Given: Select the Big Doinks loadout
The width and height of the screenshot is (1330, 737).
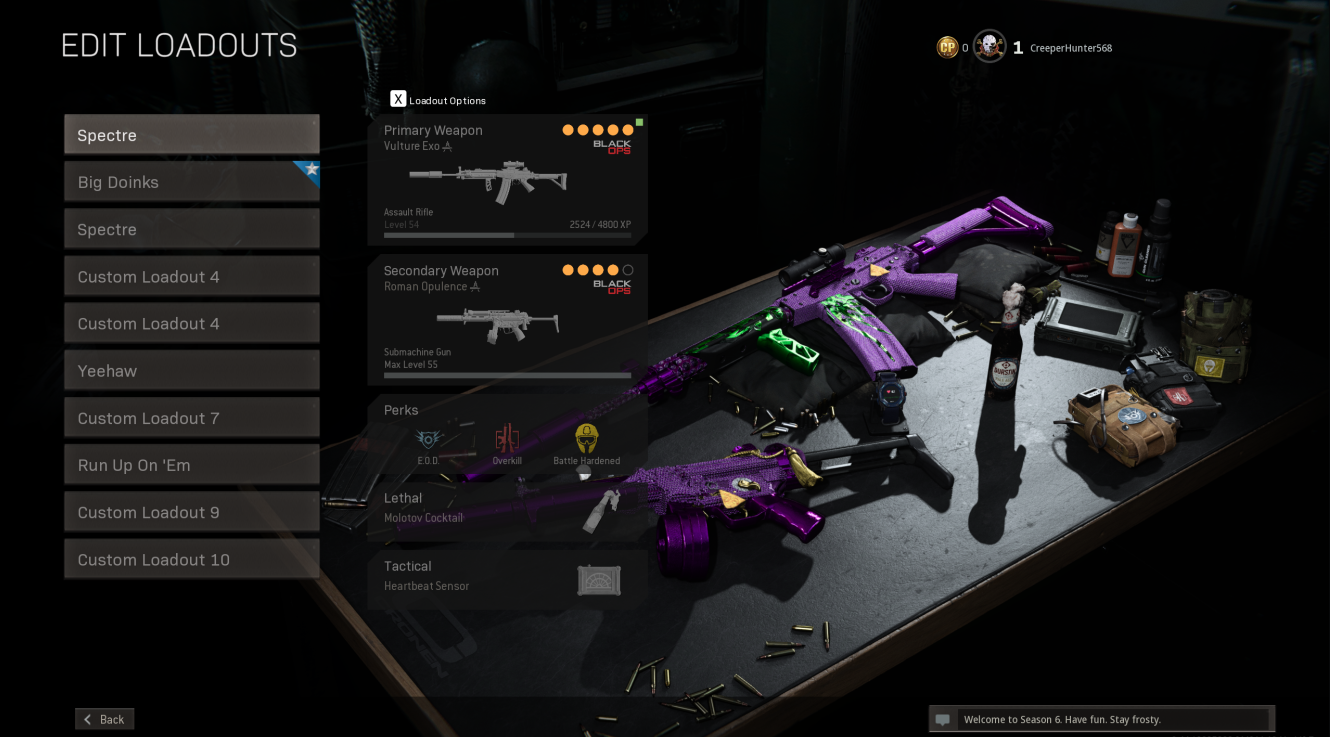Looking at the screenshot, I should pyautogui.click(x=191, y=182).
